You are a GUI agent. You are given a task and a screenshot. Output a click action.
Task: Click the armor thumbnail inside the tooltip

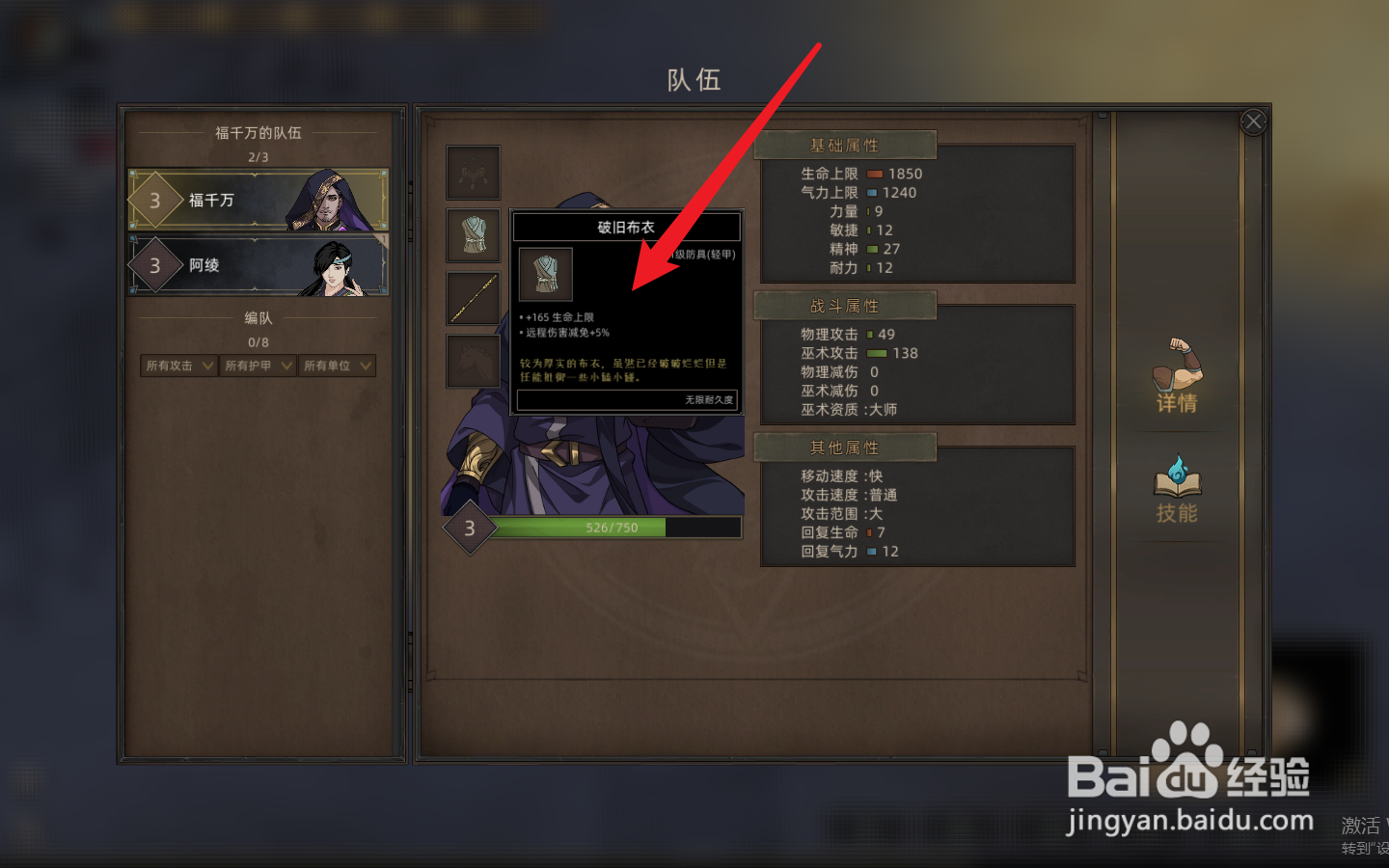pyautogui.click(x=545, y=274)
